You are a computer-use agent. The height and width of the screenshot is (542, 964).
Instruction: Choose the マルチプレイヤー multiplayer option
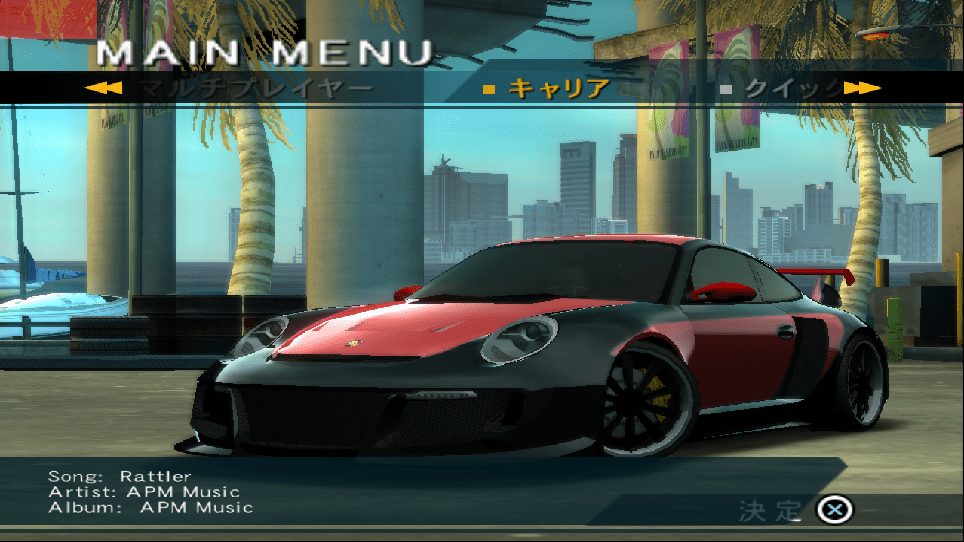click(x=255, y=88)
